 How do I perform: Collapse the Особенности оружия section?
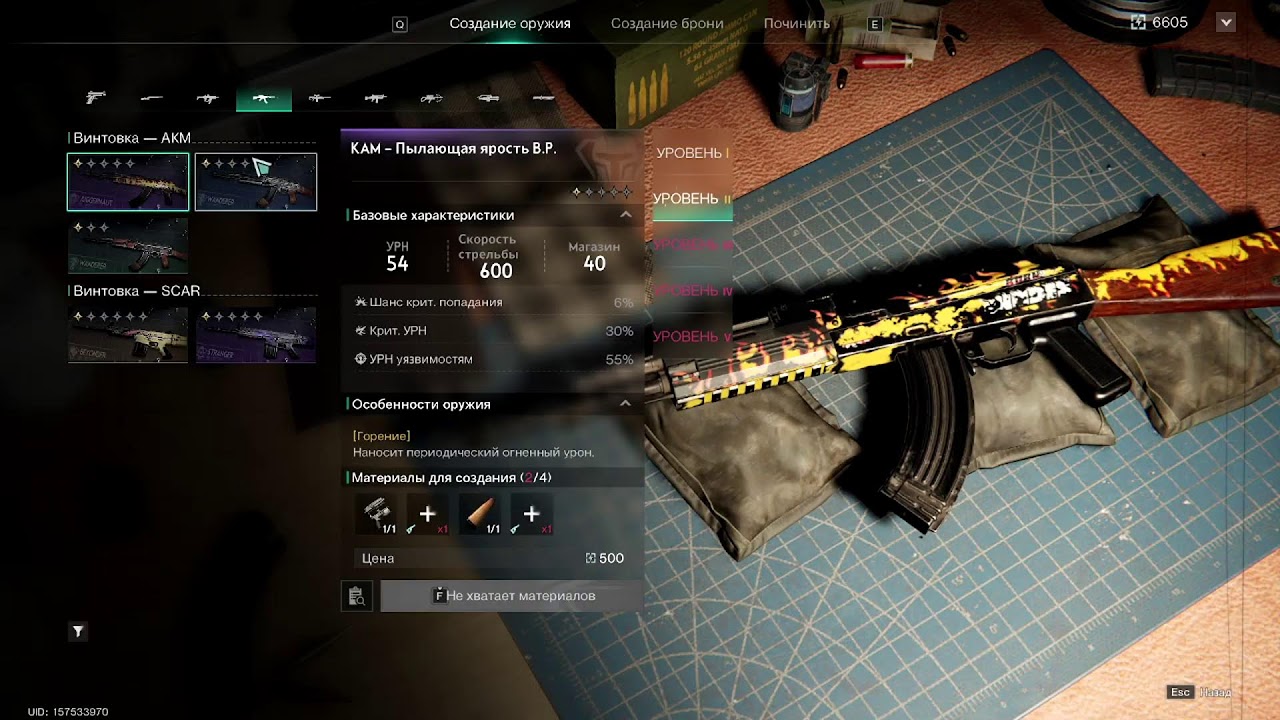[x=626, y=404]
